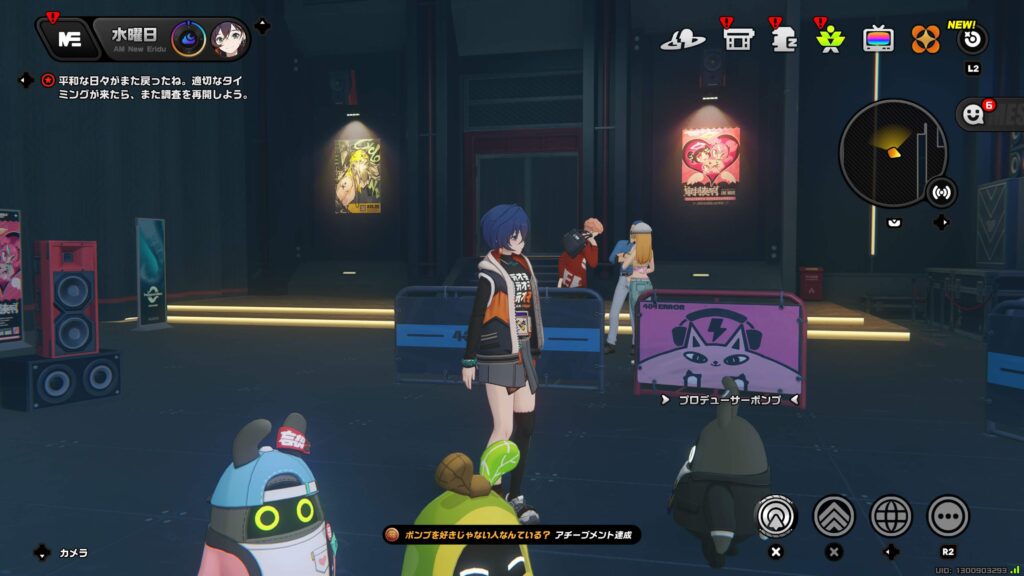Image resolution: width=1024 pixels, height=576 pixels.
Task: Select the day and time clock dial
Action: point(189,39)
